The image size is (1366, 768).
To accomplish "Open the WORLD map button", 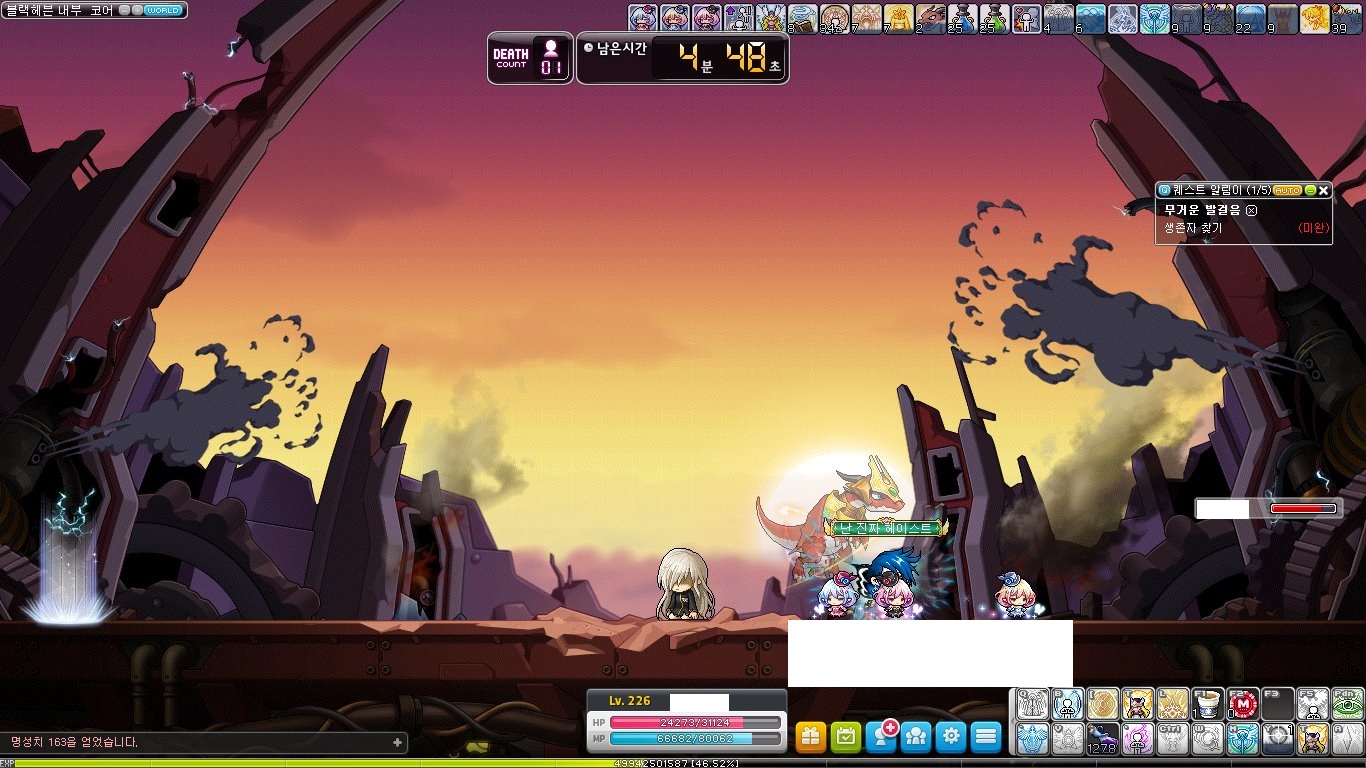I will [164, 10].
